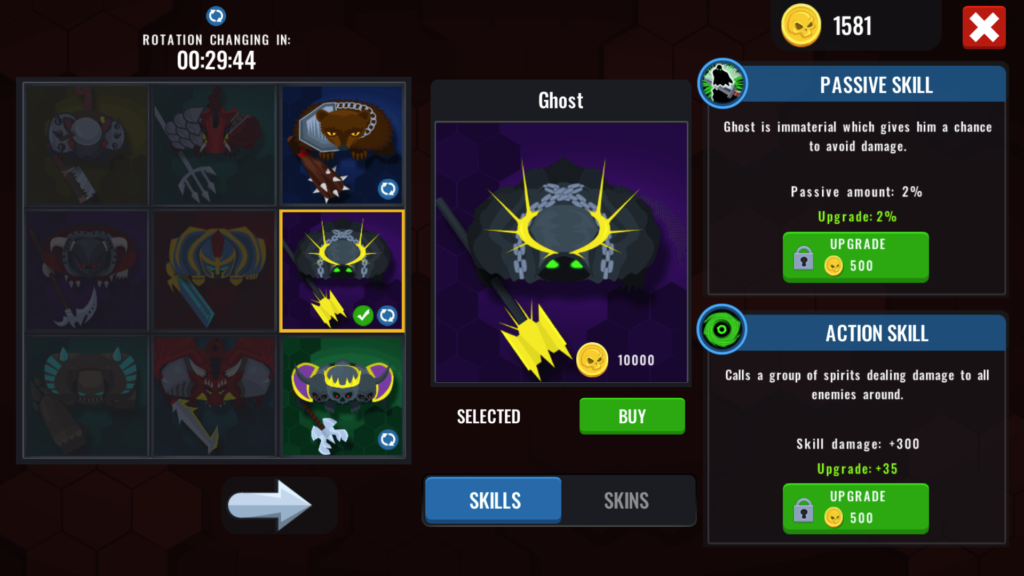Choose the locked trident character tile
Viewport: 1024px width, 576px height.
(x=213, y=144)
